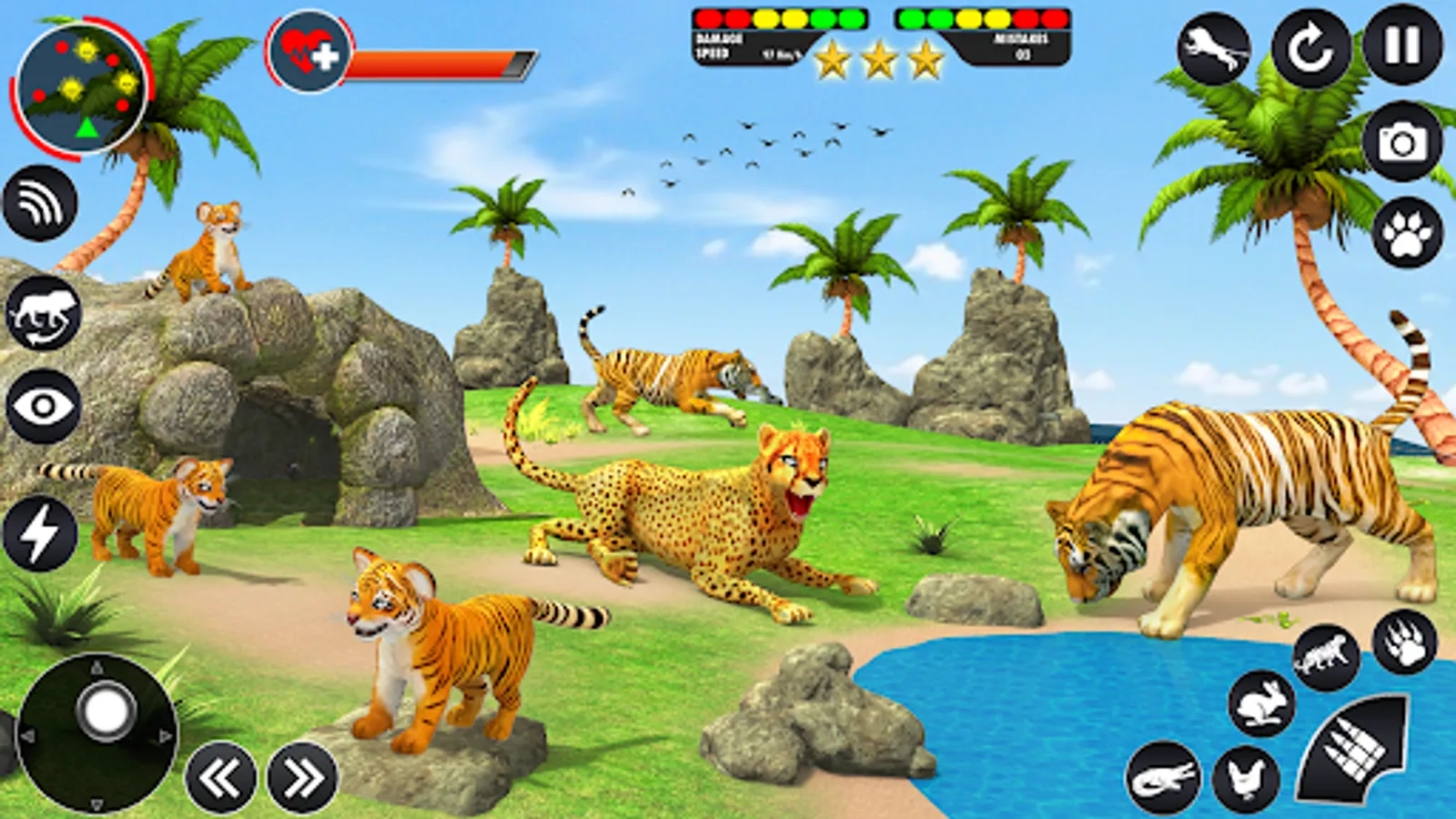Viewport: 1456px width, 819px height.
Task: Toggle camera view with the eye icon
Action: 40,404
